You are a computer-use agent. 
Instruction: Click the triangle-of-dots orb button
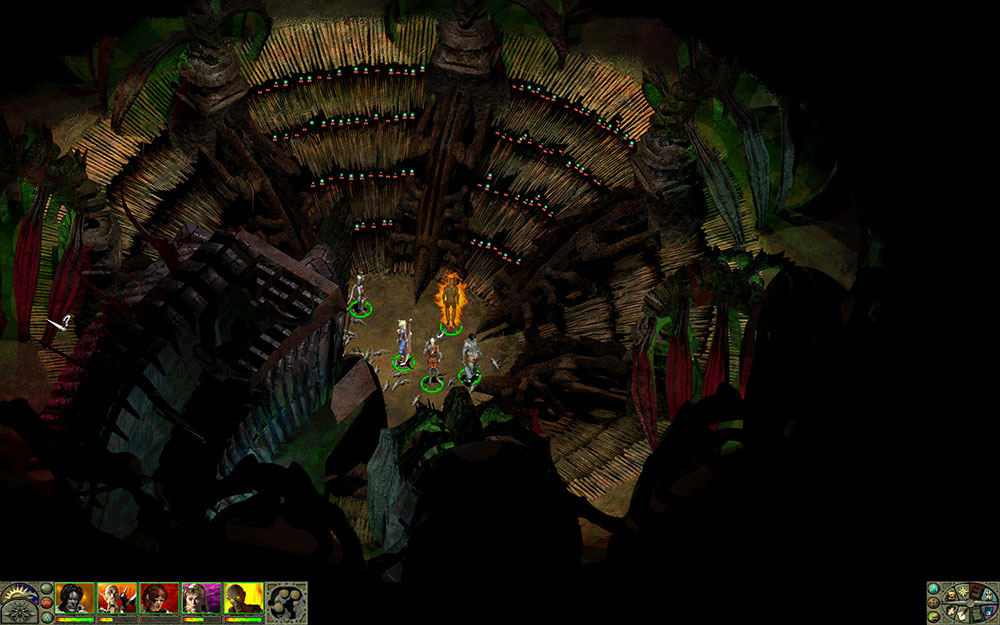(47, 617)
